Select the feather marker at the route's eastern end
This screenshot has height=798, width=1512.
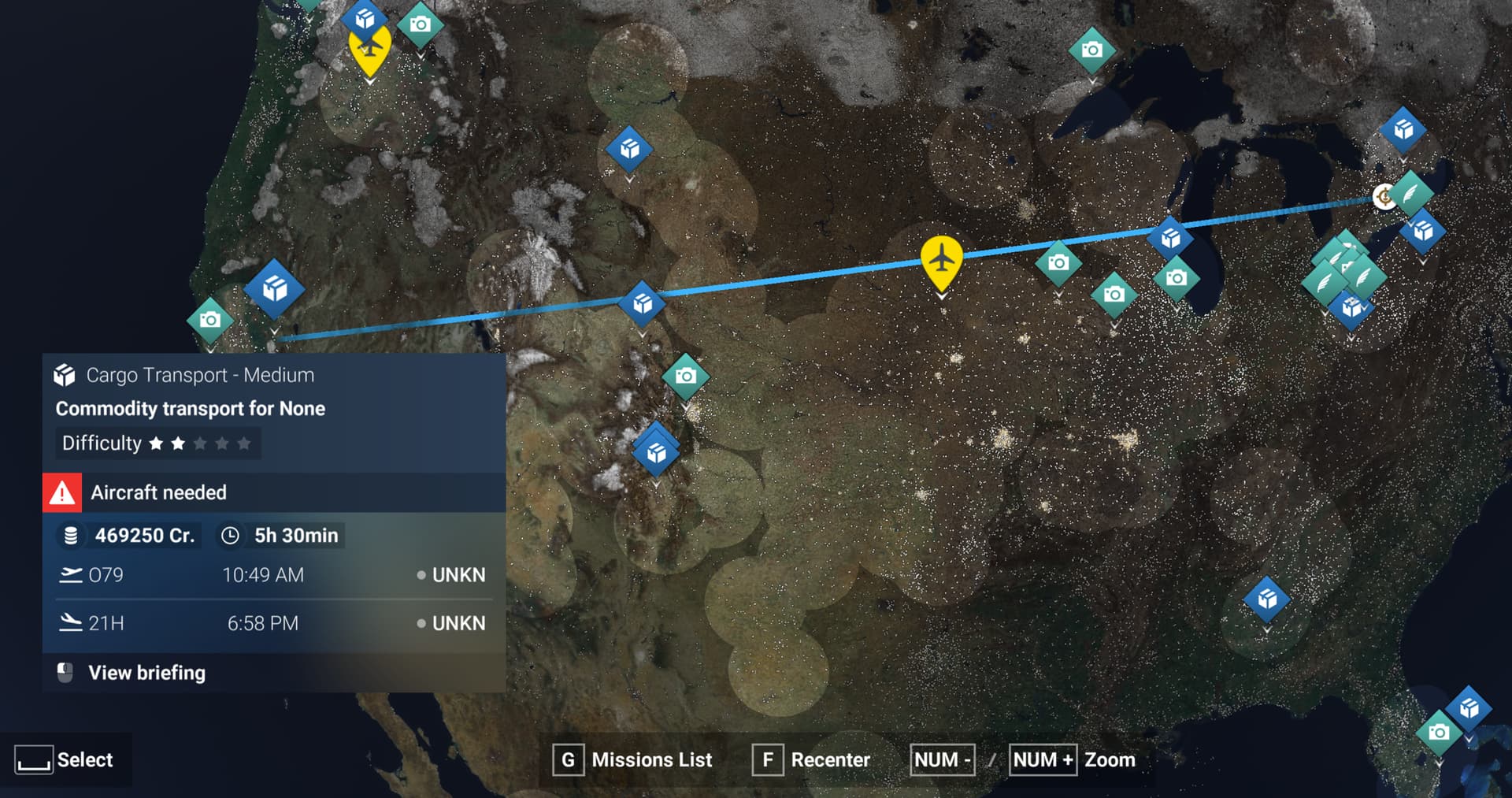1410,193
